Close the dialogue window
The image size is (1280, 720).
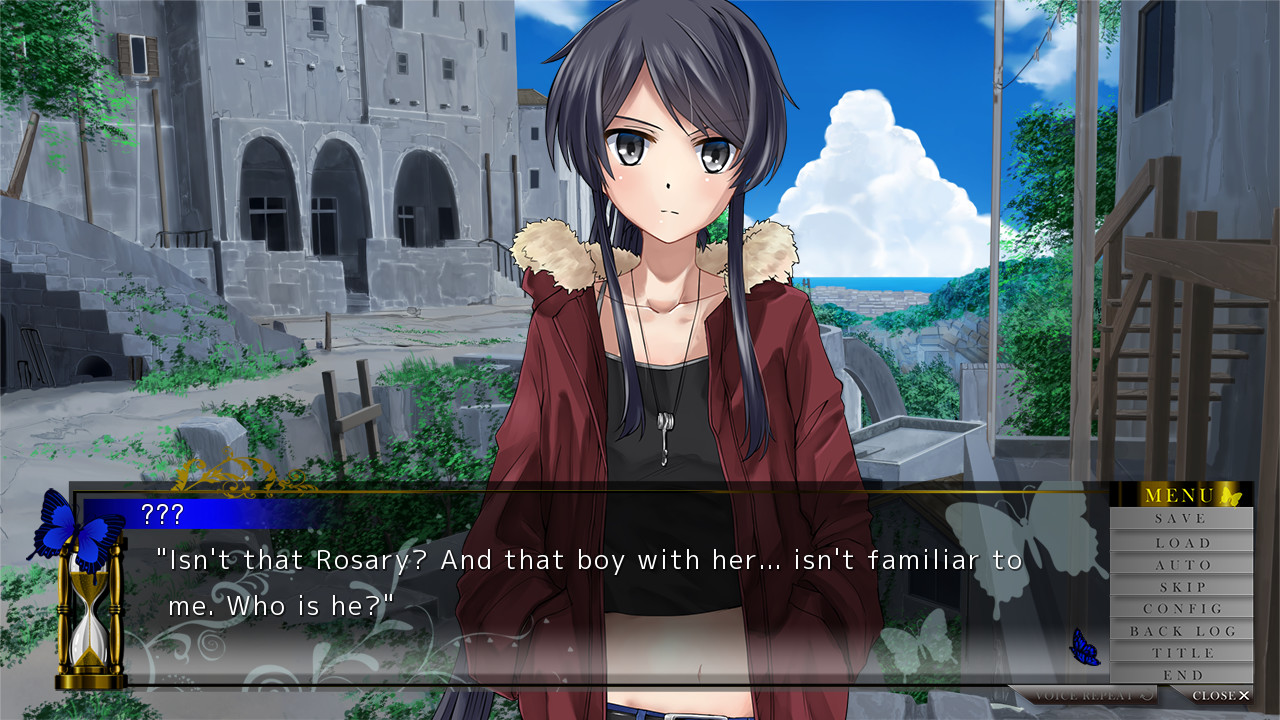point(1220,695)
